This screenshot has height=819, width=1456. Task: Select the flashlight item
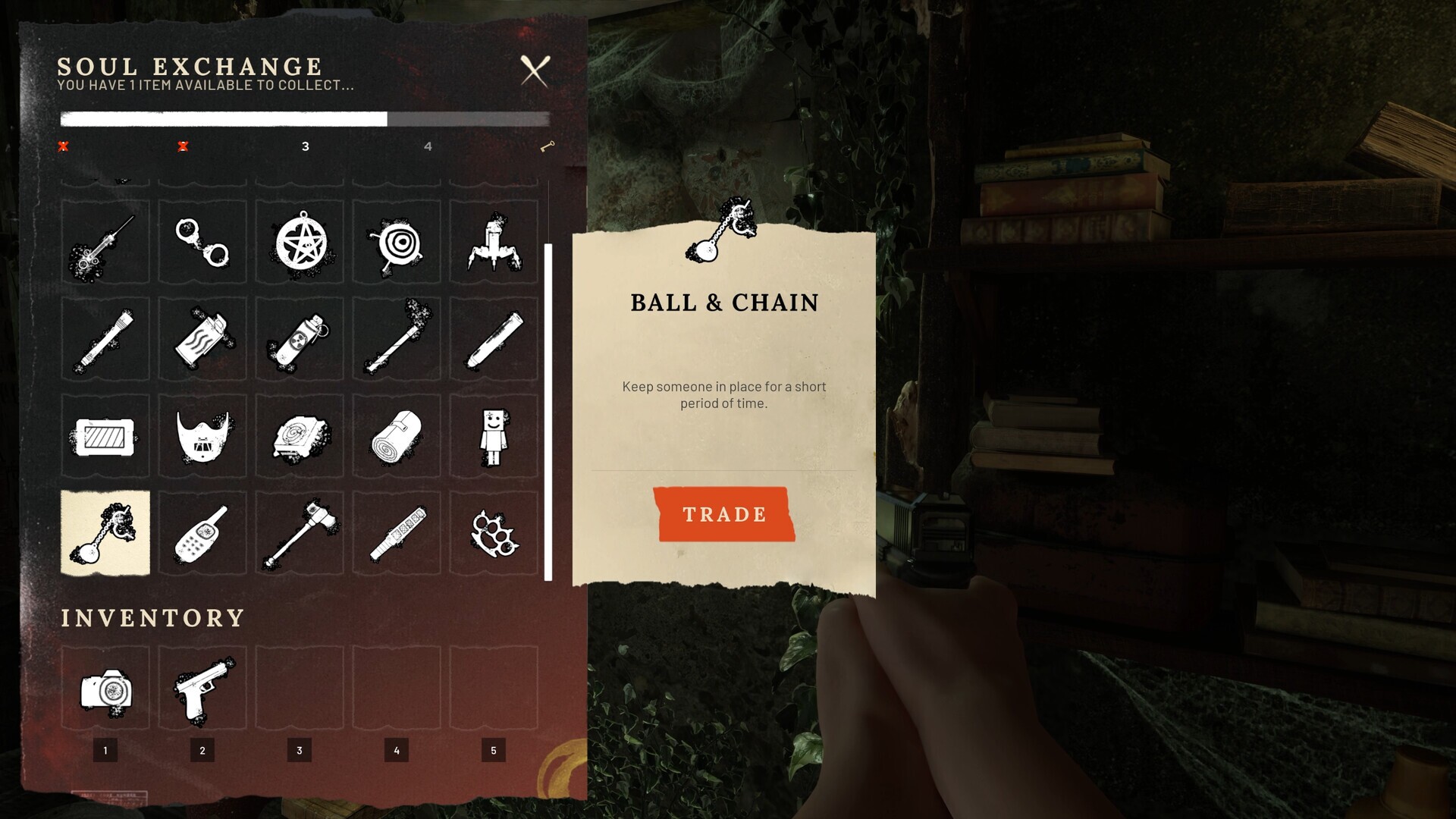[x=105, y=339]
